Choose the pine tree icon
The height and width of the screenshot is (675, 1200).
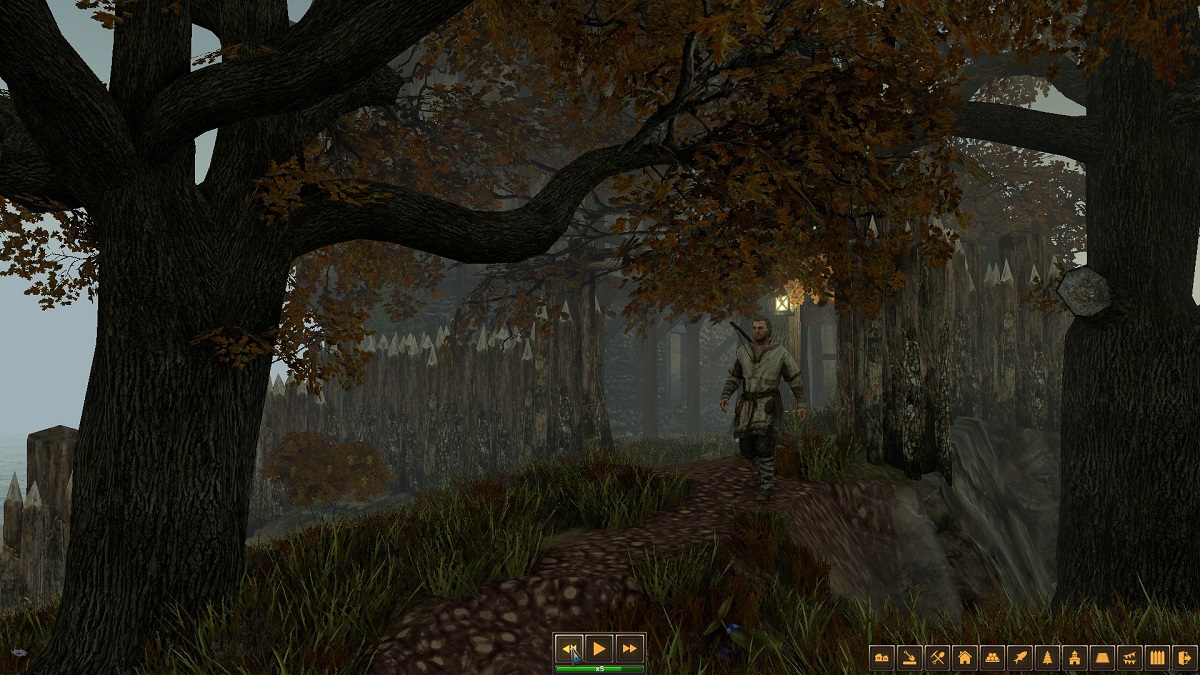[x=1048, y=657]
